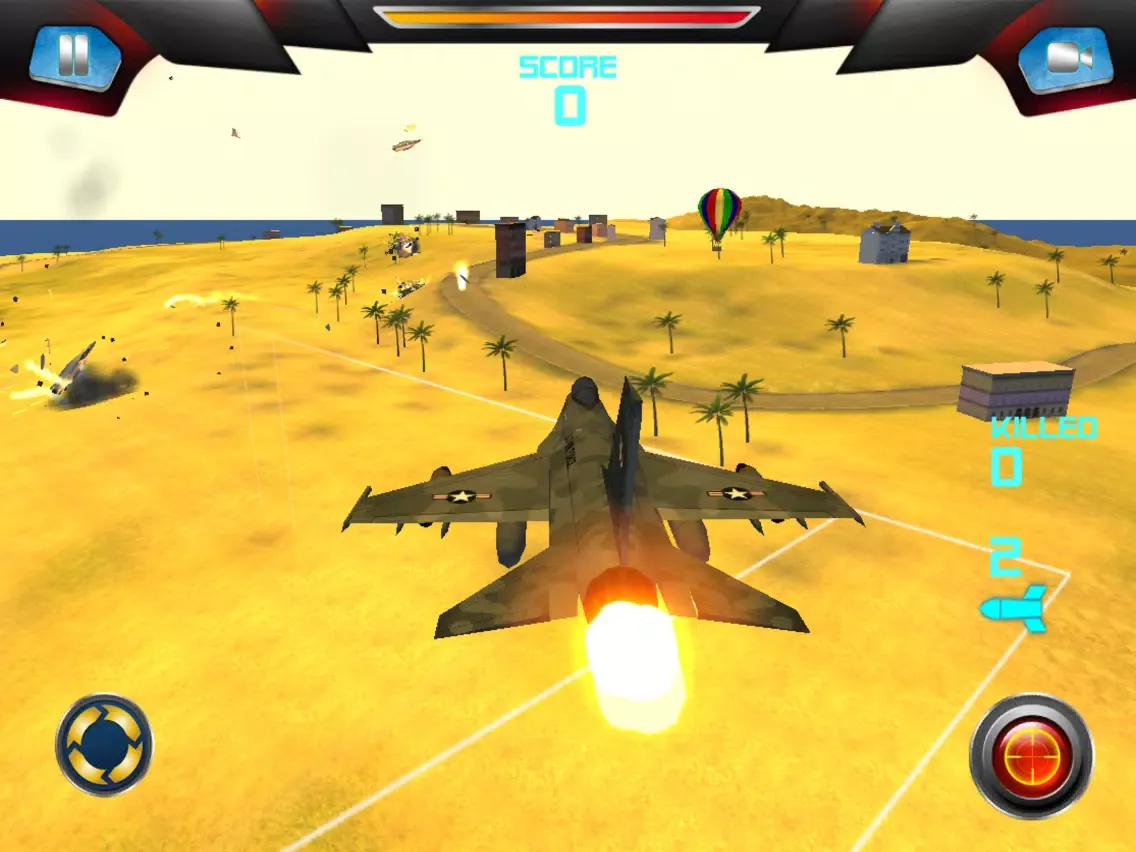Select the cyan missile icon

coord(1014,608)
